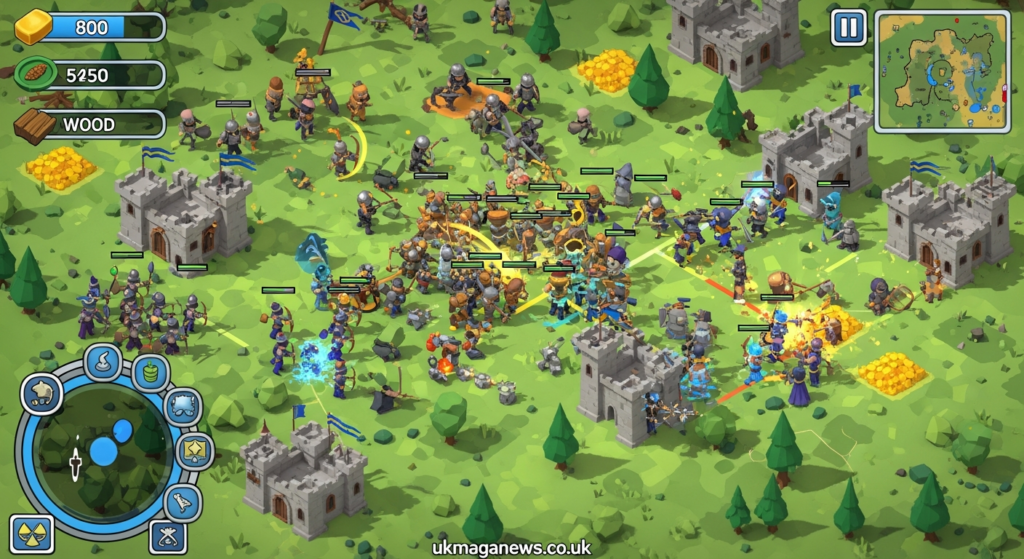Click the yellow star banner icon
Image resolution: width=1024 pixels, height=559 pixels.
click(x=194, y=451)
